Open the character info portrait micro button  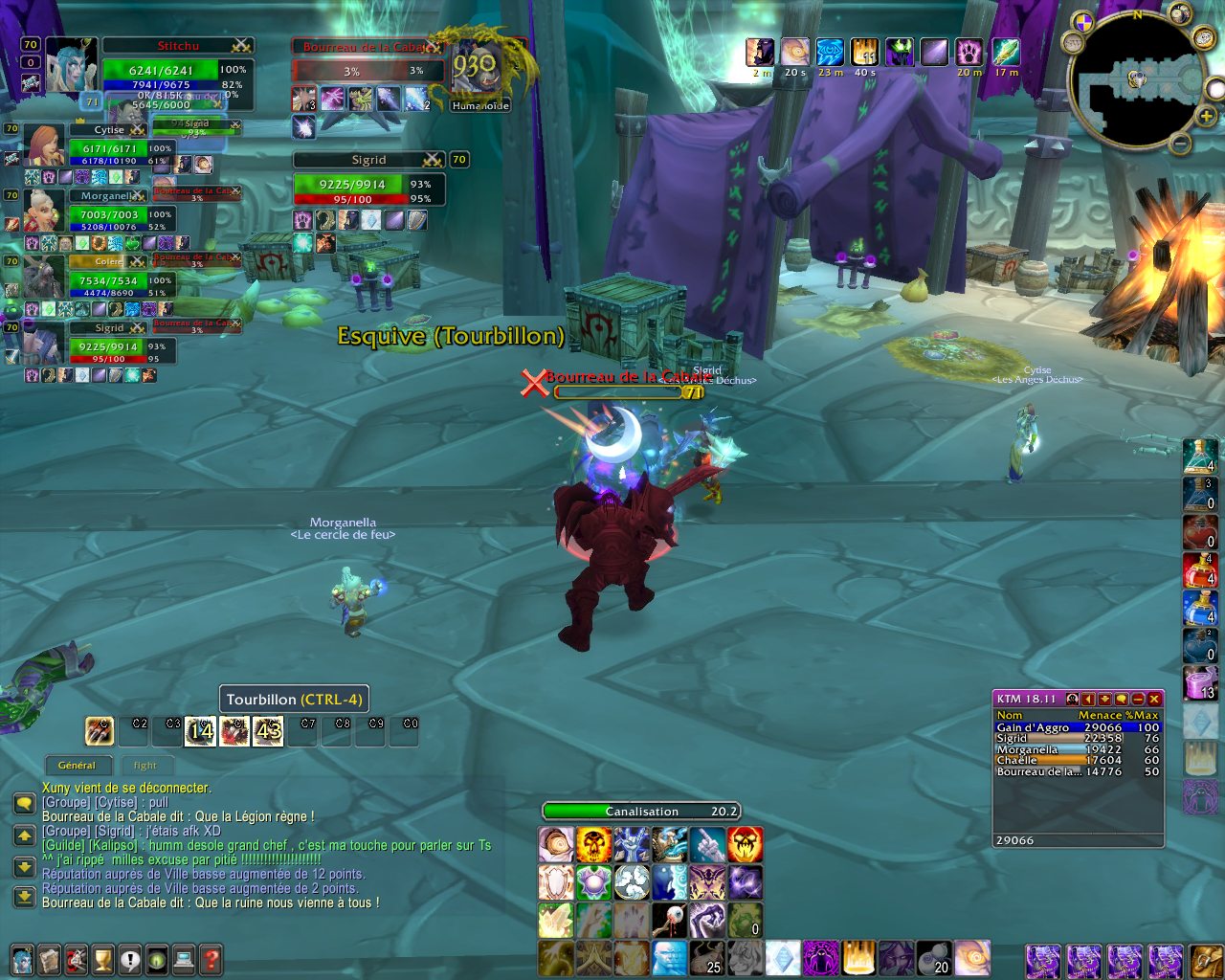click(21, 958)
